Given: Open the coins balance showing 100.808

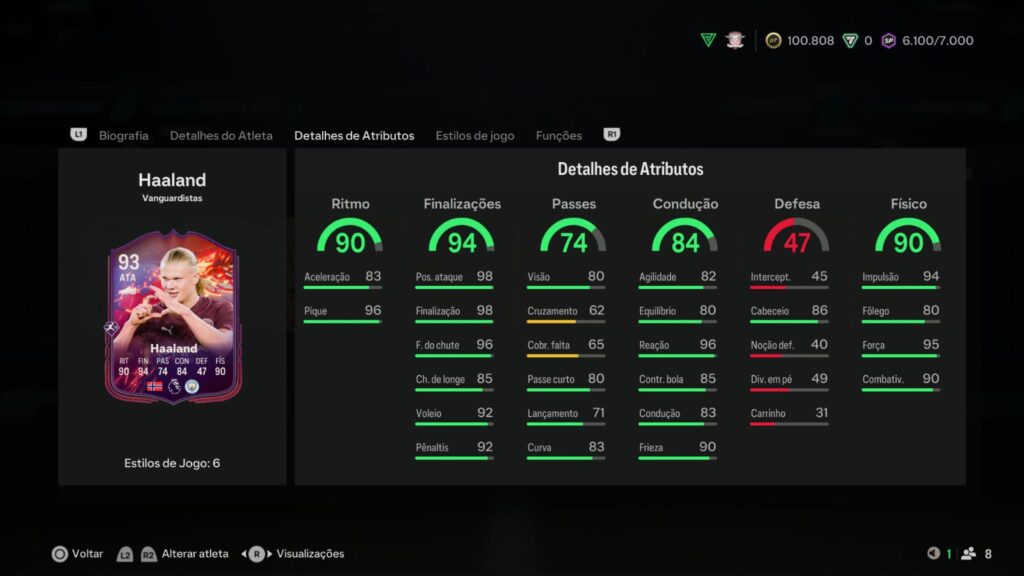Looking at the screenshot, I should [x=800, y=41].
